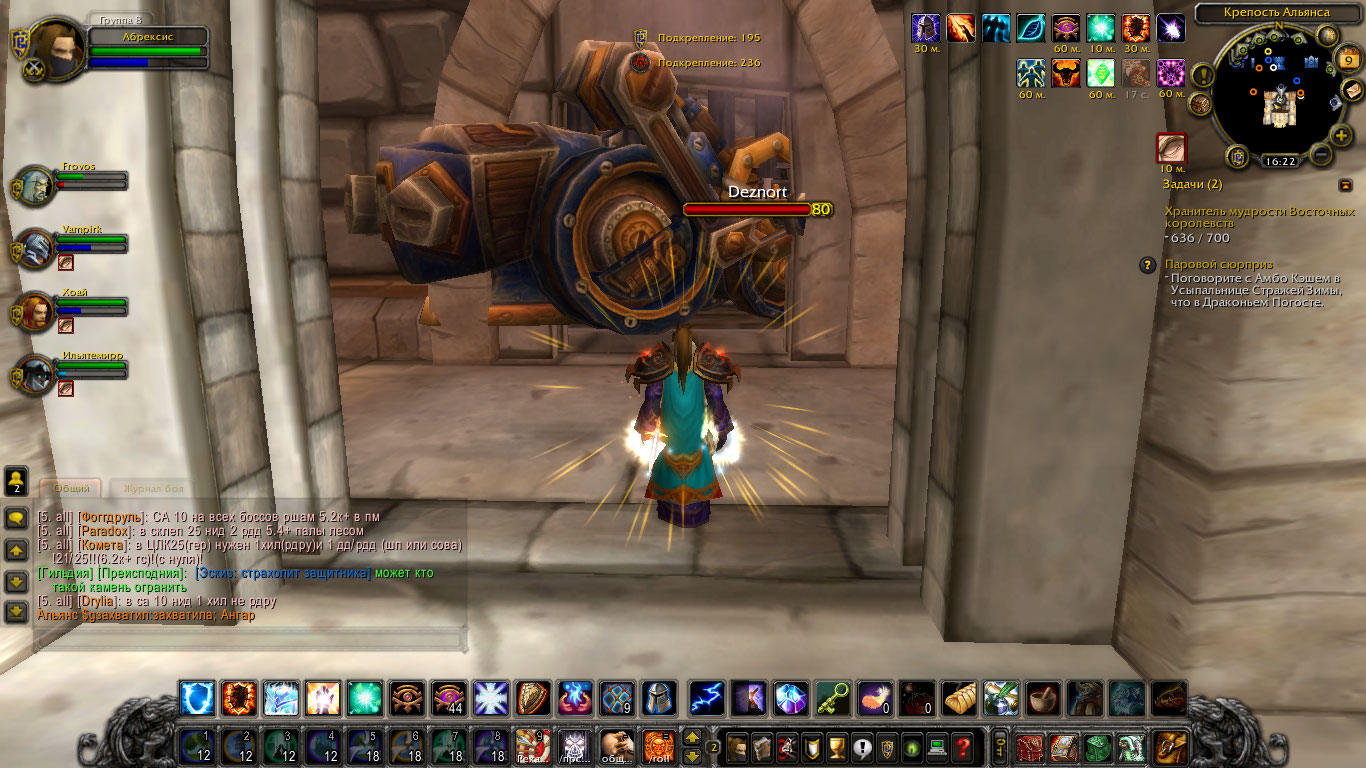Image resolution: width=1366 pixels, height=768 pixels.
Task: Open the computer icon game menu
Action: pyautogui.click(x=936, y=747)
